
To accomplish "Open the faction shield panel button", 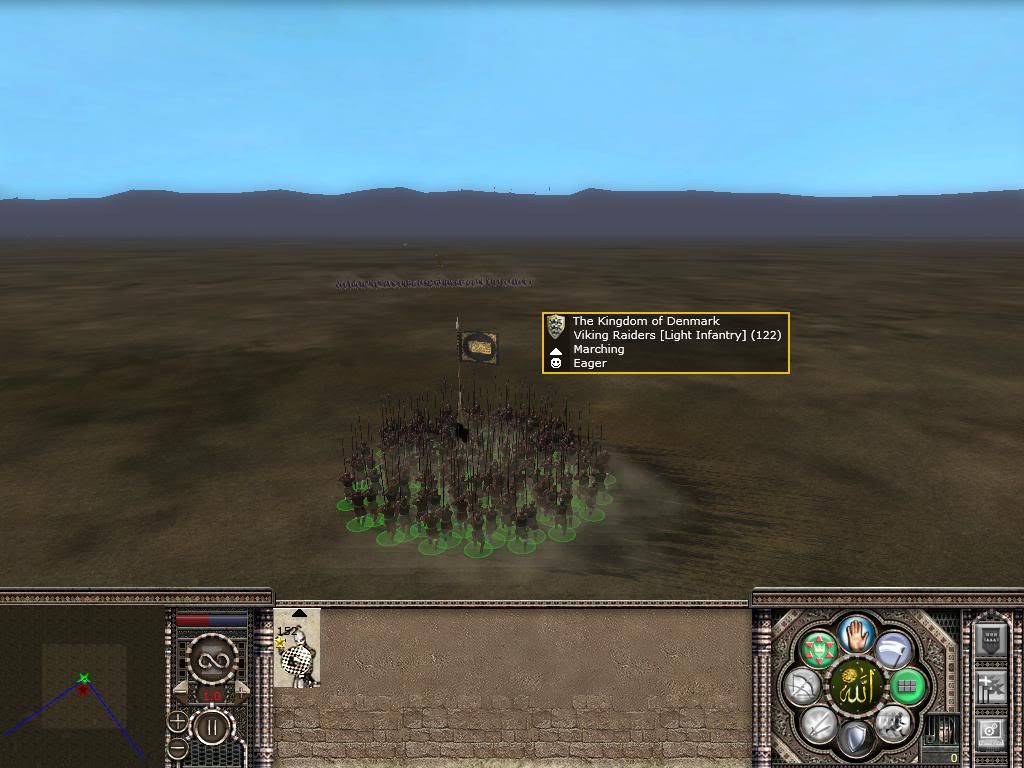I will [989, 640].
